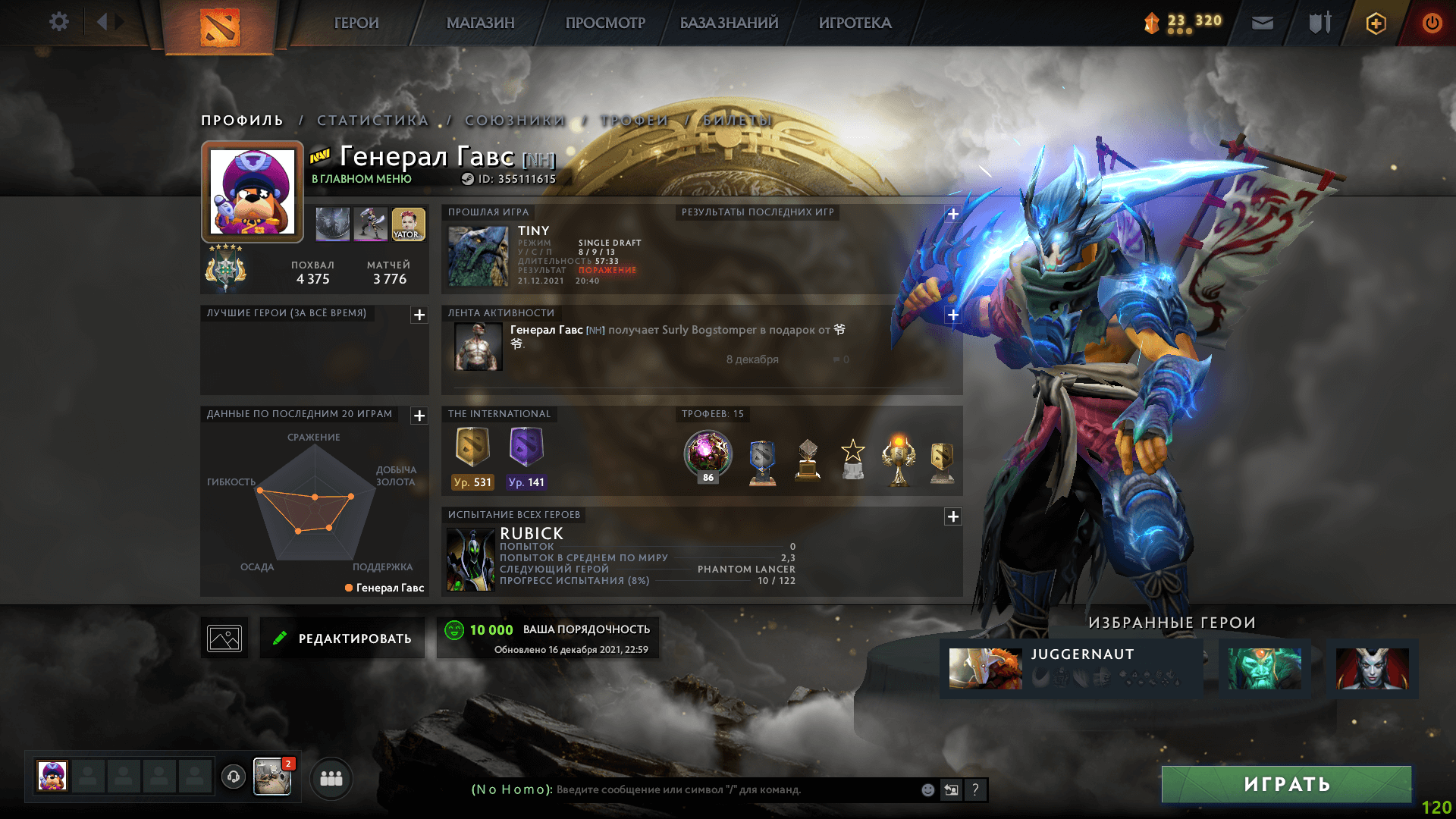Open the settings gear menu
This screenshot has height=819, width=1456.
(58, 22)
